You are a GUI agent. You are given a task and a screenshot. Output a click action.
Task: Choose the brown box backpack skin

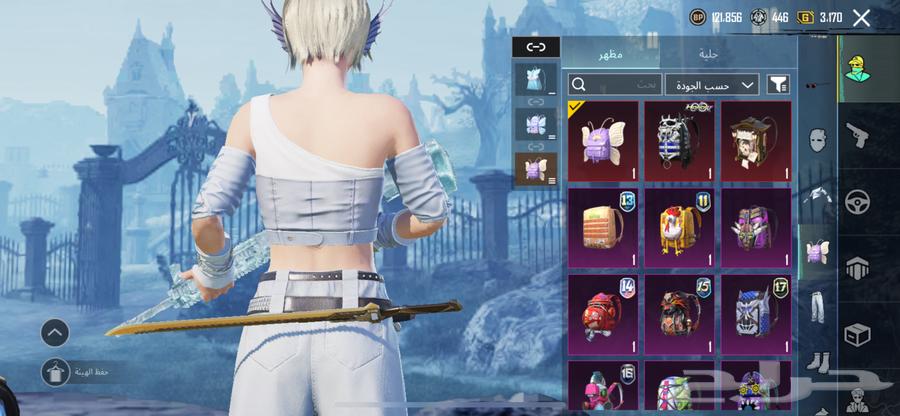pyautogui.click(x=756, y=141)
